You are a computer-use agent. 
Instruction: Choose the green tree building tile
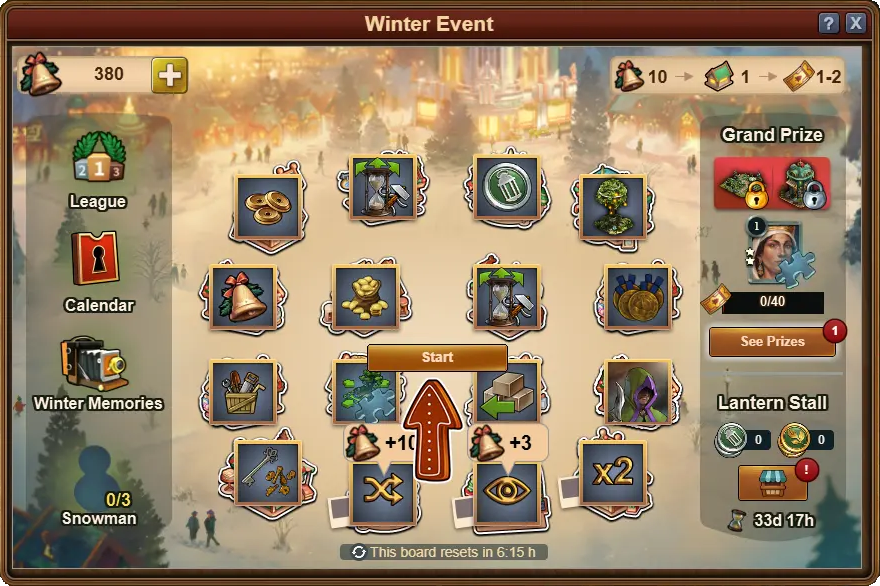tap(612, 207)
